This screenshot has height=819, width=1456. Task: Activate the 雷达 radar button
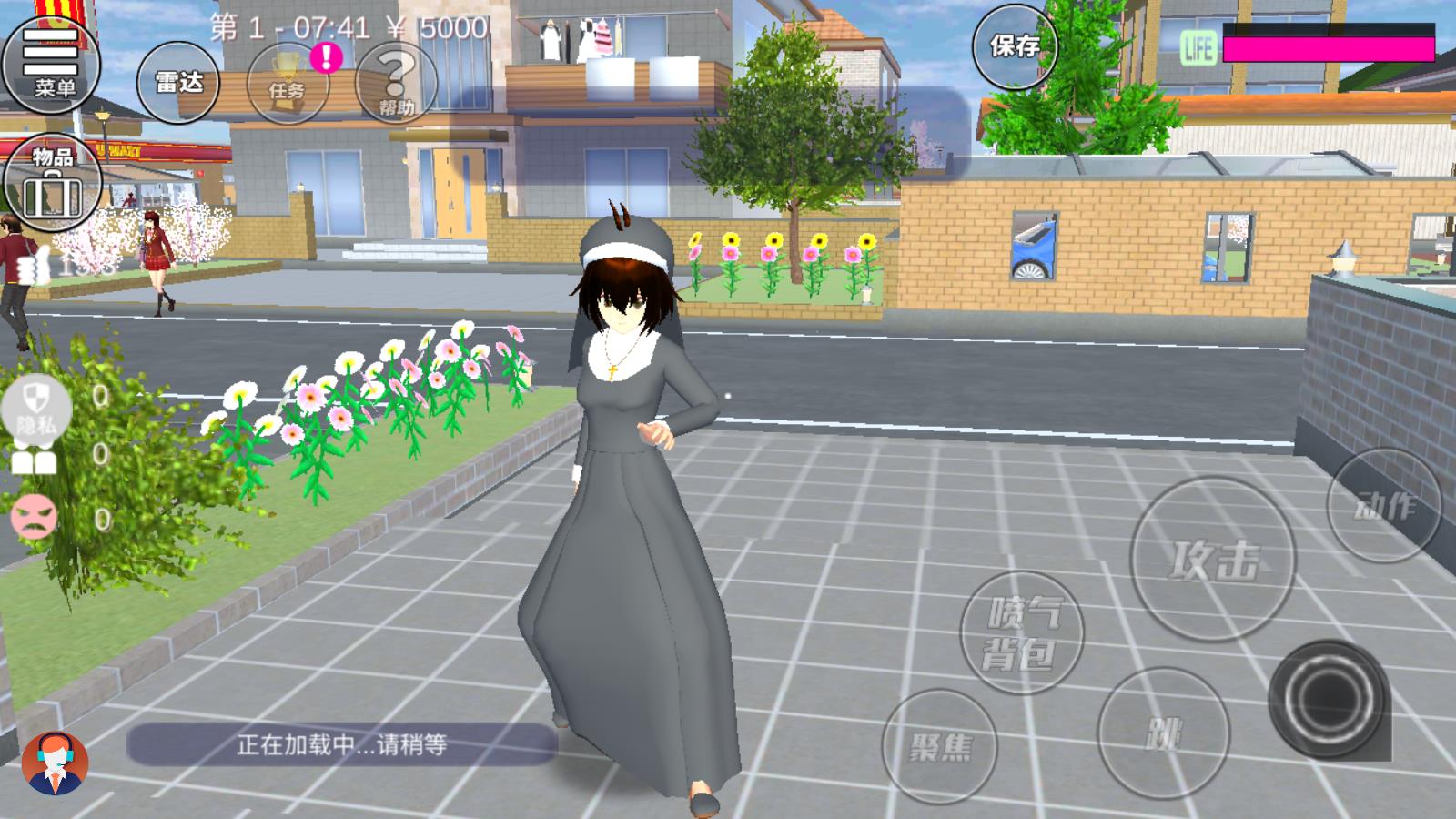tap(178, 83)
